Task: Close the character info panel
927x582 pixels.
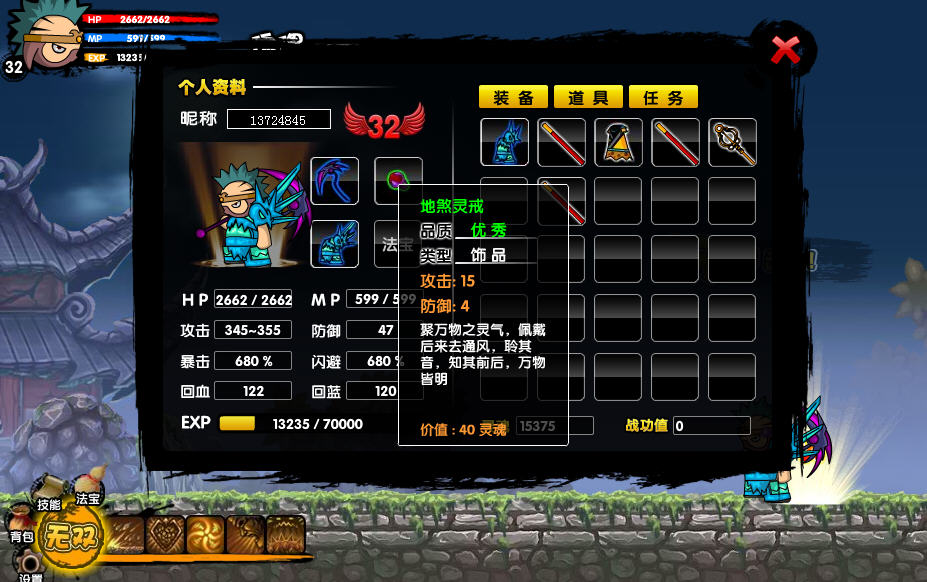Action: [786, 49]
